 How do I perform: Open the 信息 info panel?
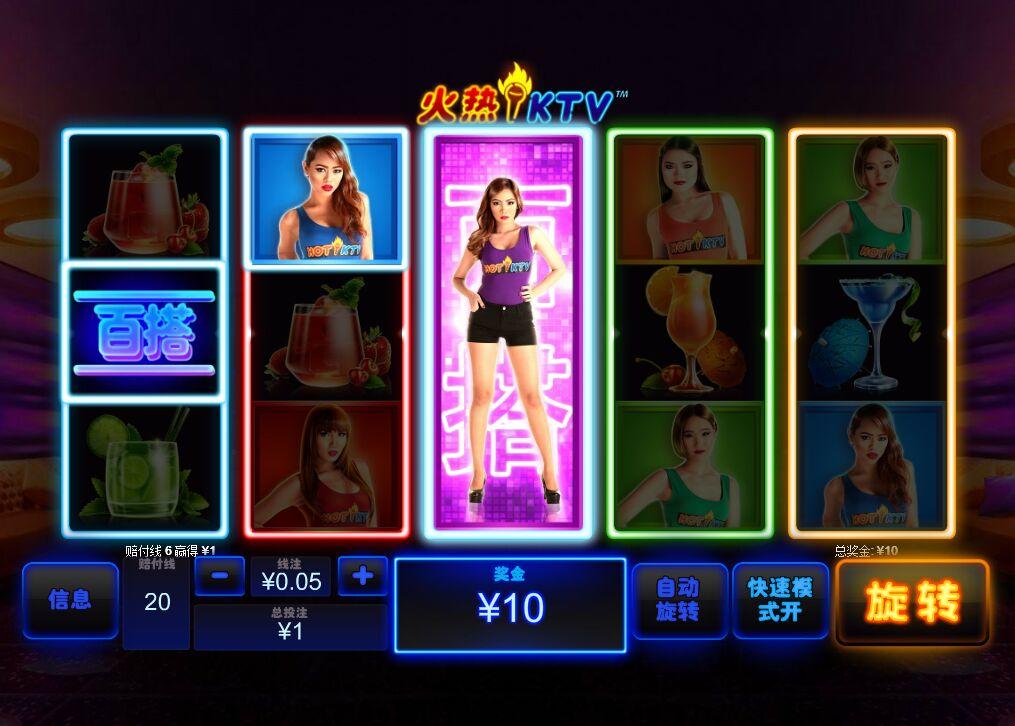tap(70, 600)
